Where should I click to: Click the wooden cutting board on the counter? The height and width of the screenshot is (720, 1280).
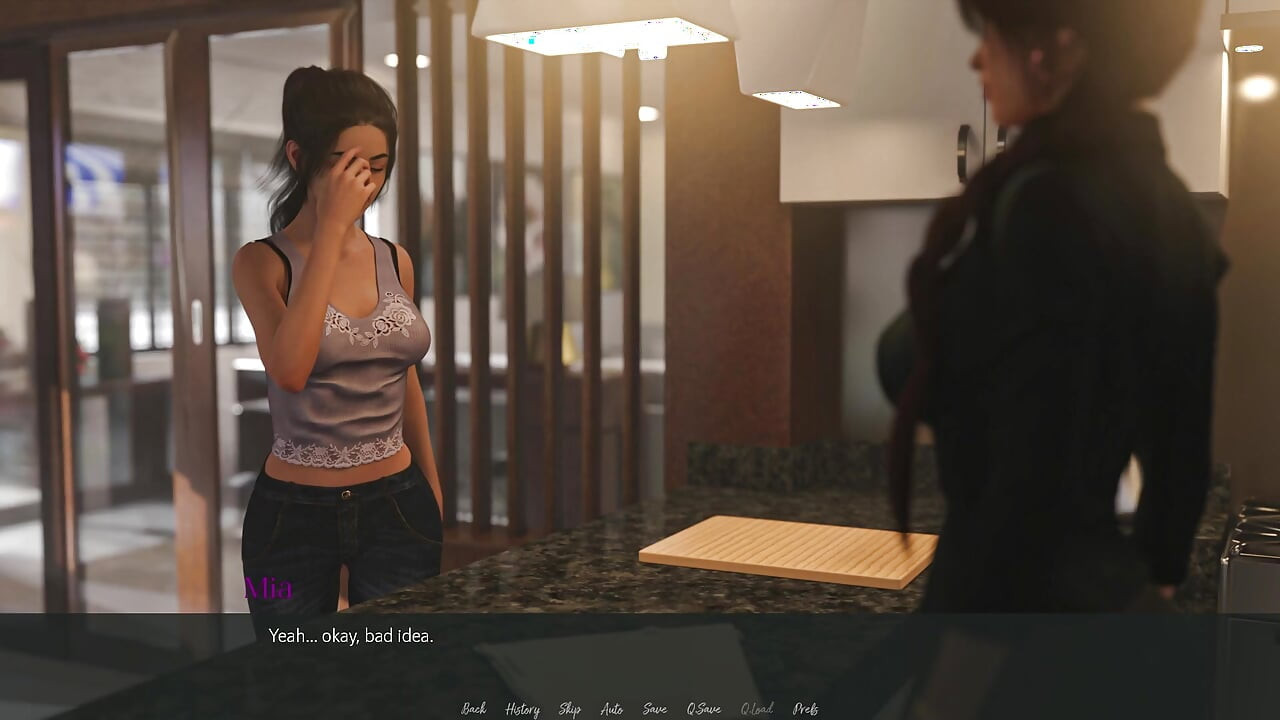[x=790, y=550]
